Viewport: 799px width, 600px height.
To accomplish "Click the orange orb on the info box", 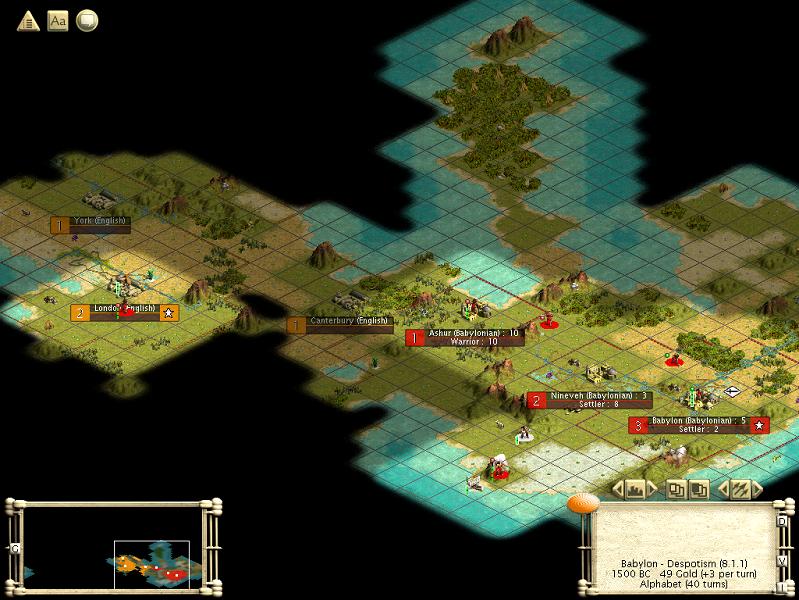I will tap(582, 503).
